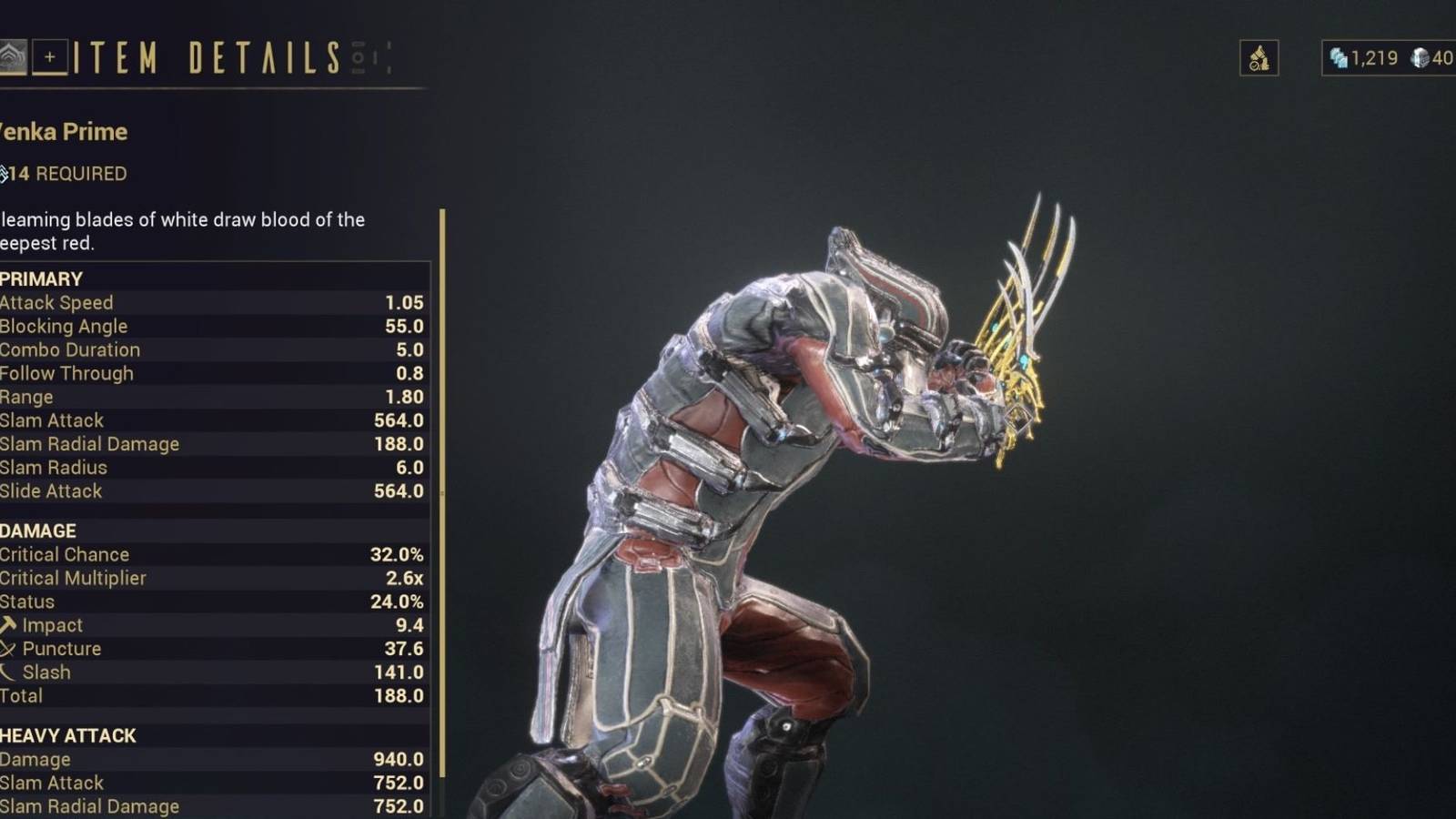
Task: Click the 14 REQUIRED label
Action: pos(64,174)
